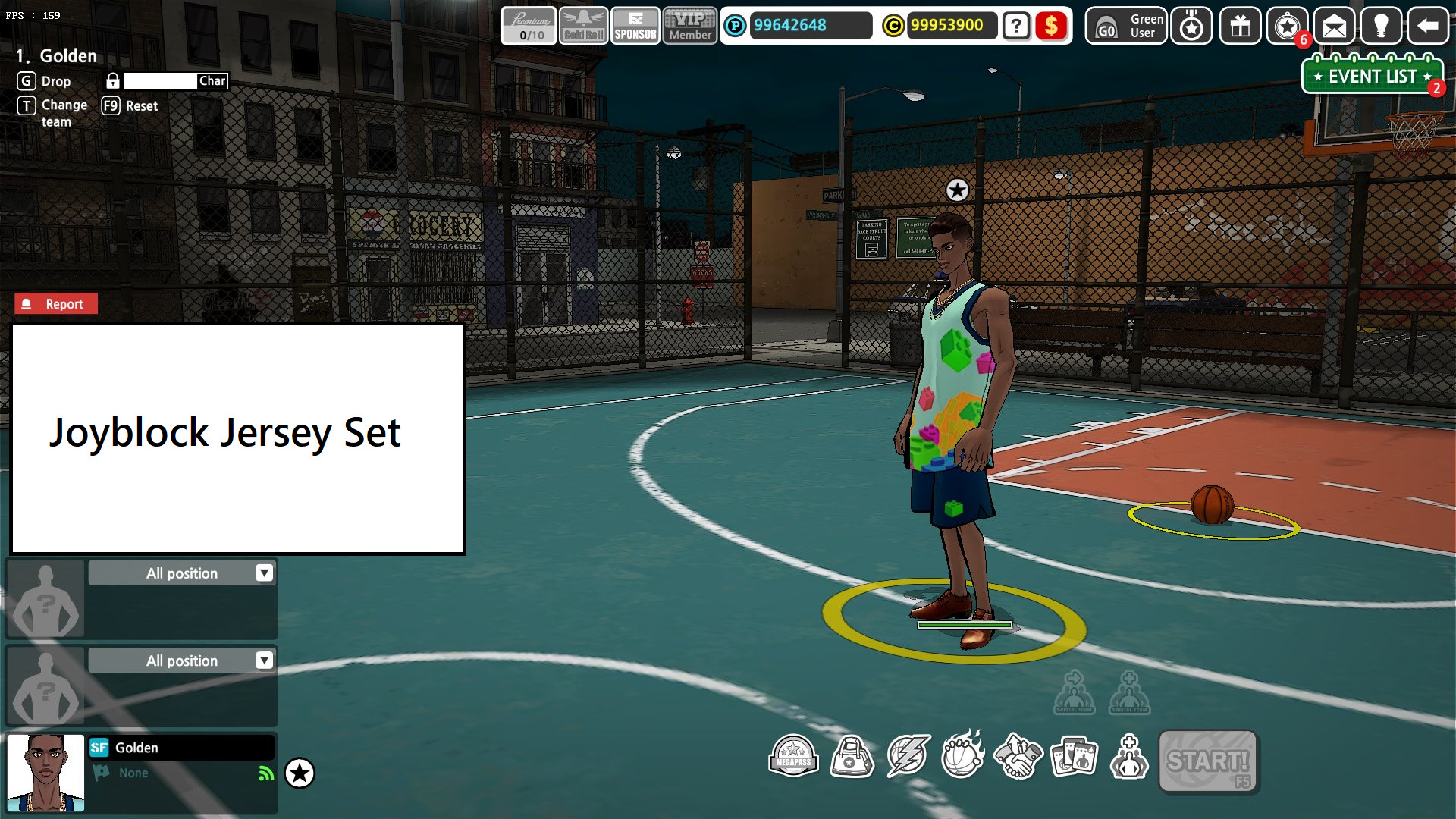Click the Char name input field
The height and width of the screenshot is (819, 1456).
pyautogui.click(x=159, y=81)
